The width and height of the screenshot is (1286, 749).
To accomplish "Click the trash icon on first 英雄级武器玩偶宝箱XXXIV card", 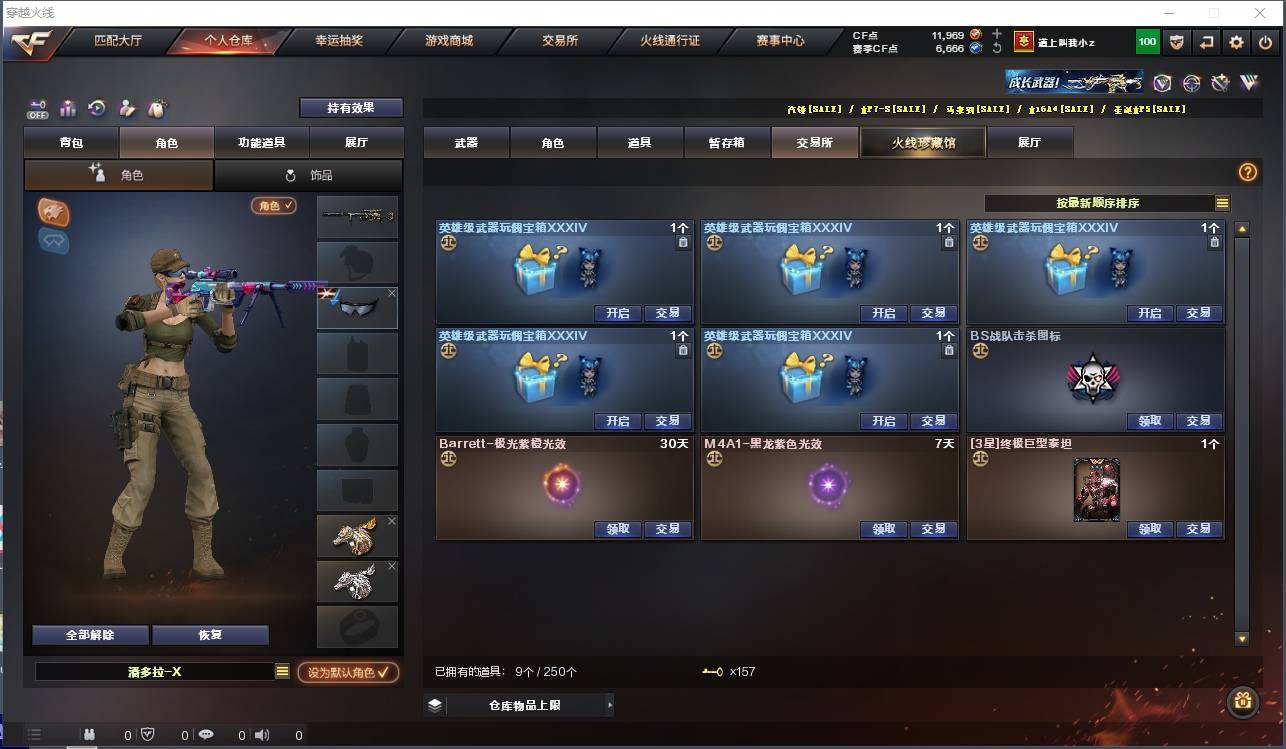I will 683,242.
